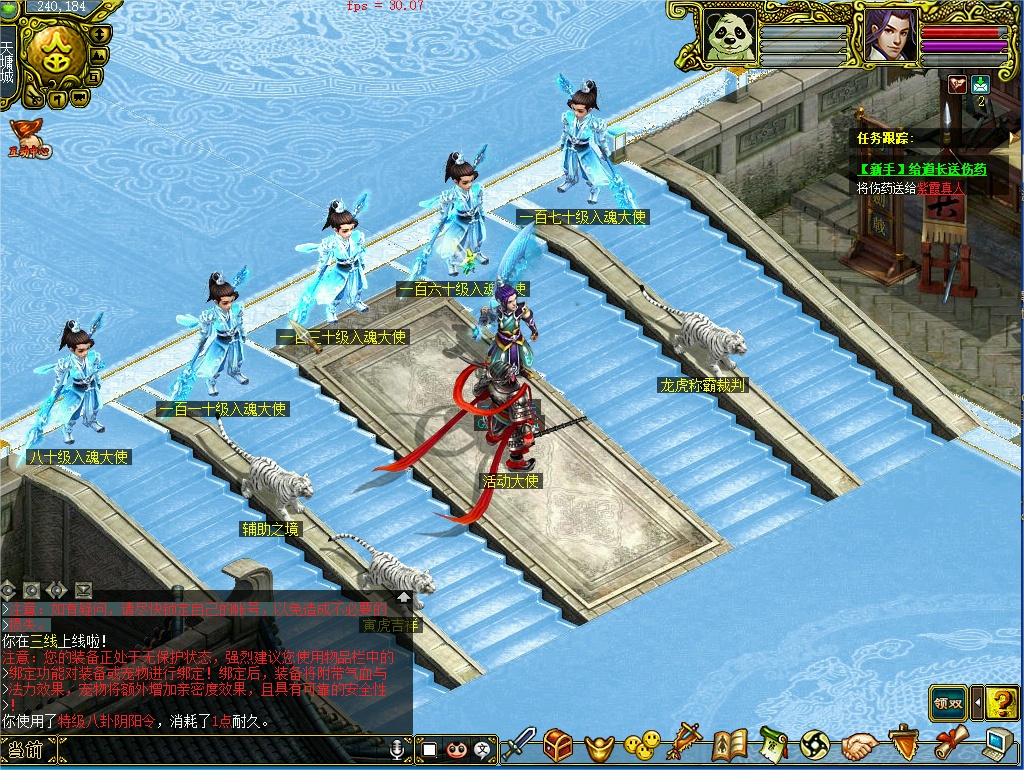Open the sword combat icon
Image resolution: width=1024 pixels, height=770 pixels.
518,745
